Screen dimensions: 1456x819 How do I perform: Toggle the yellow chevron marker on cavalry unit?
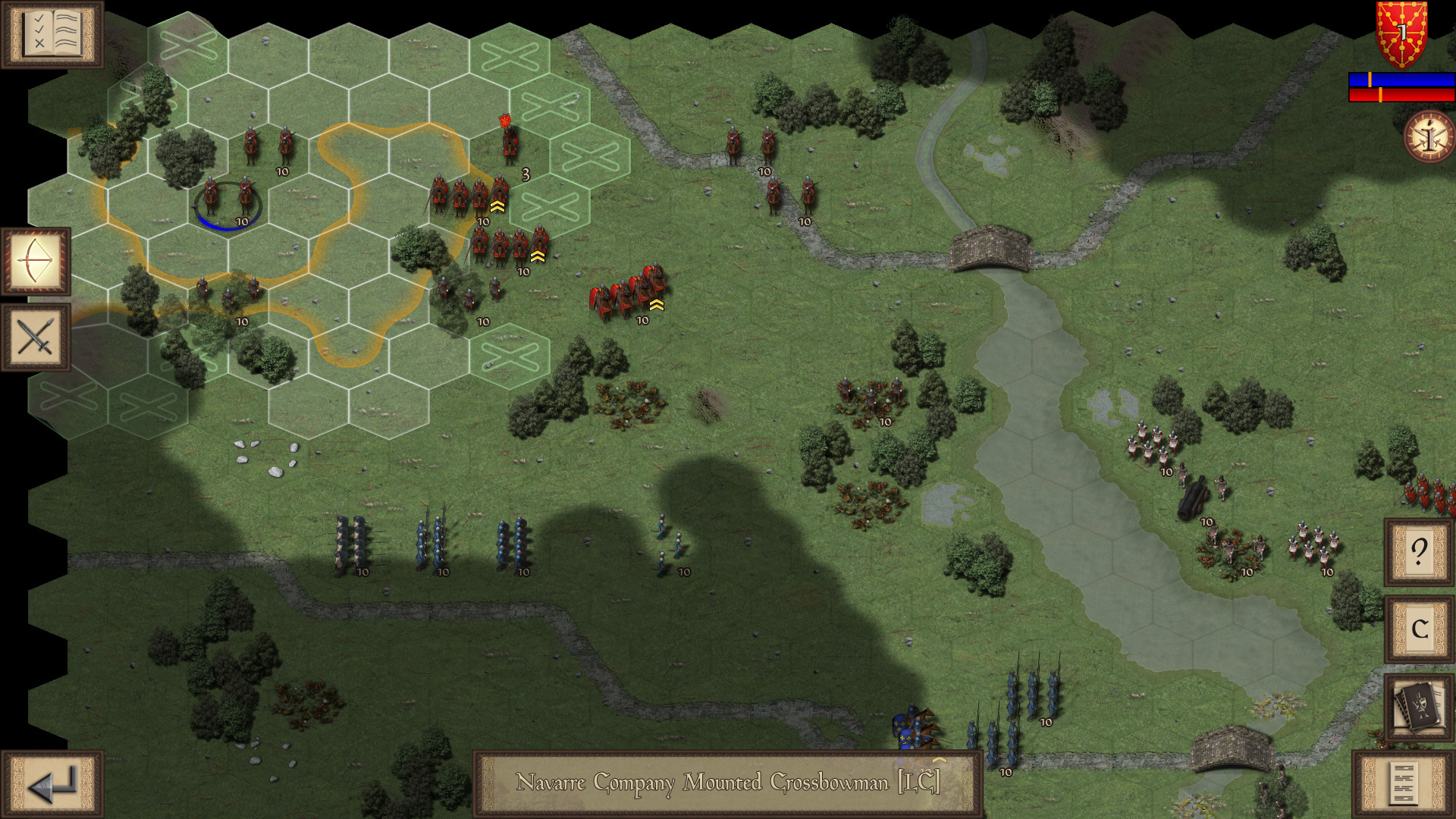point(498,206)
